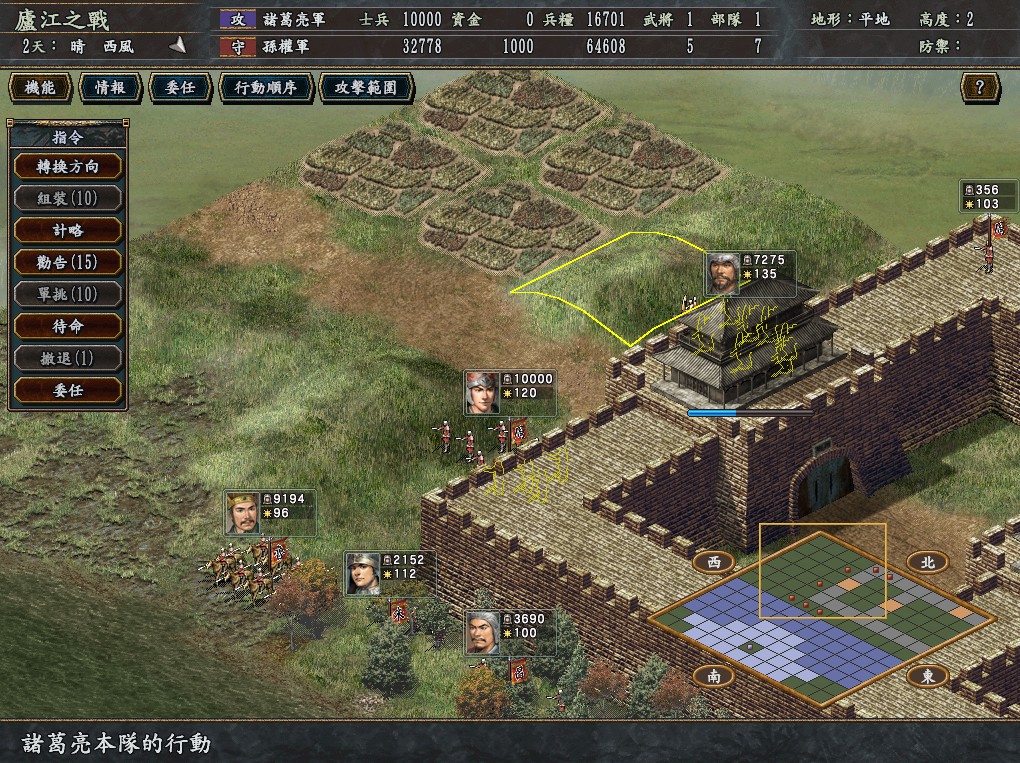
Task: Open the question mark help button
Action: click(980, 88)
